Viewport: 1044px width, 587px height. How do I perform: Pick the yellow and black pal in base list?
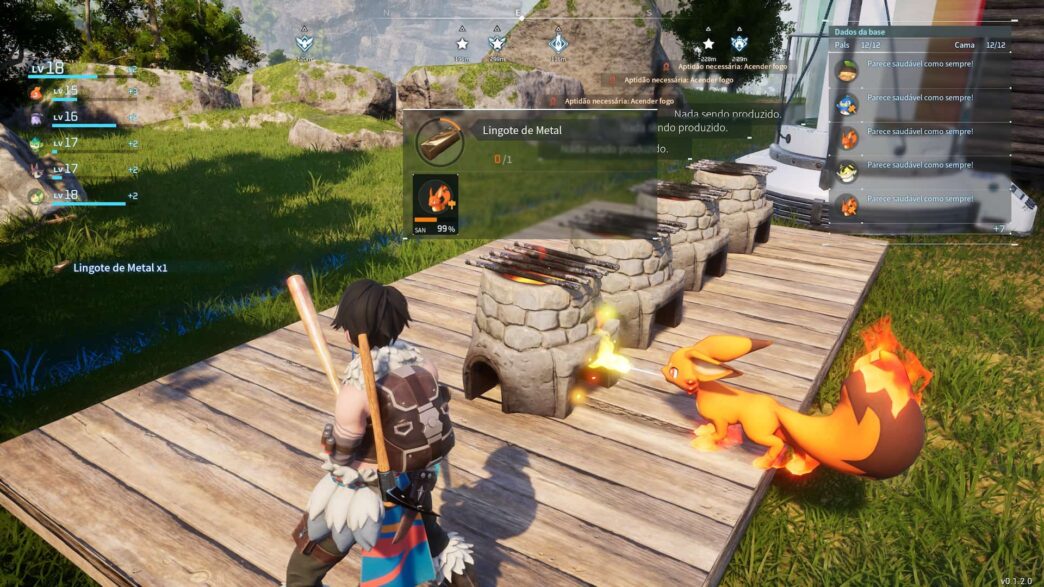tap(847, 170)
